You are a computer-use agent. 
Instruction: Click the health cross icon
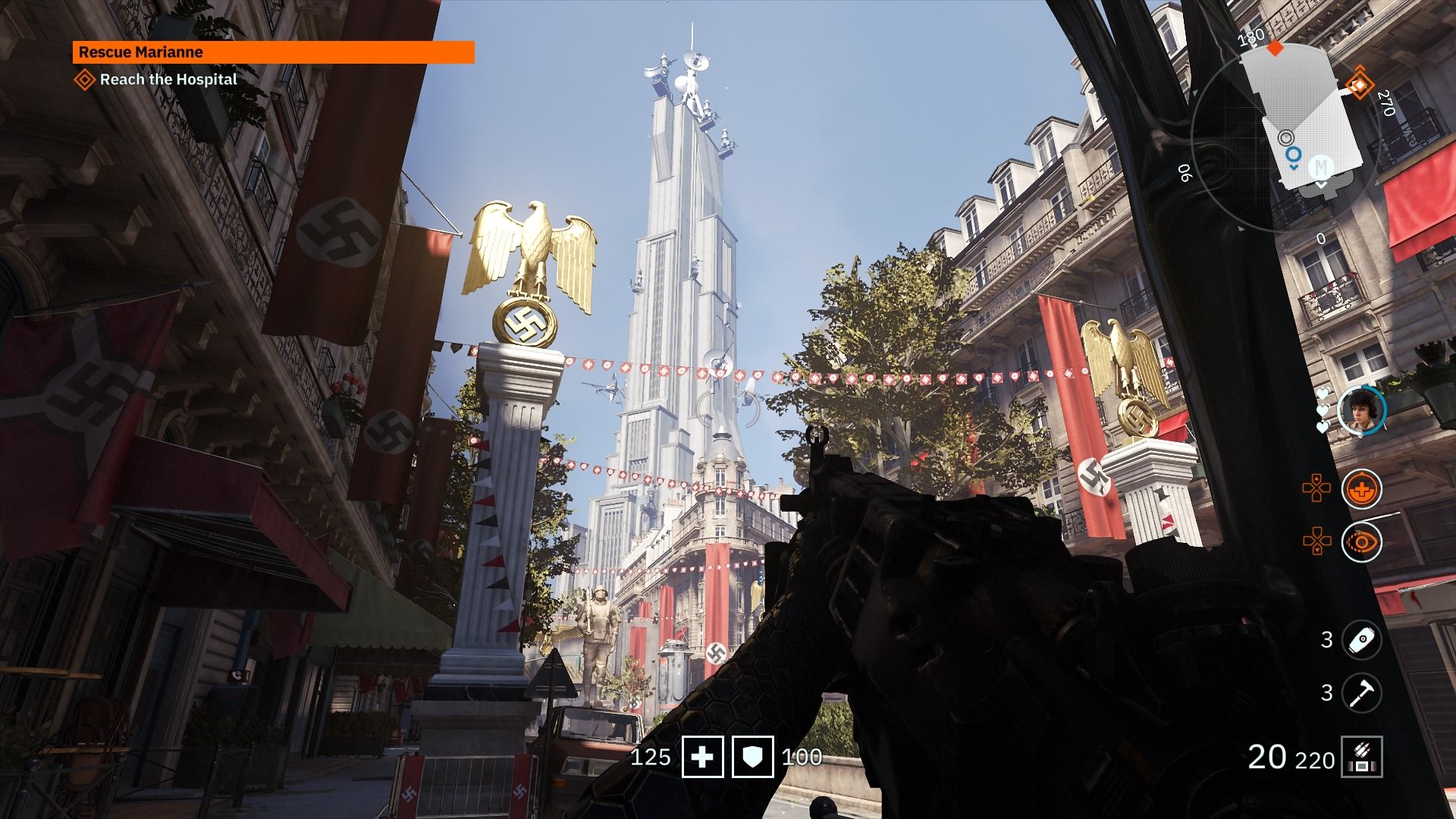tap(702, 757)
